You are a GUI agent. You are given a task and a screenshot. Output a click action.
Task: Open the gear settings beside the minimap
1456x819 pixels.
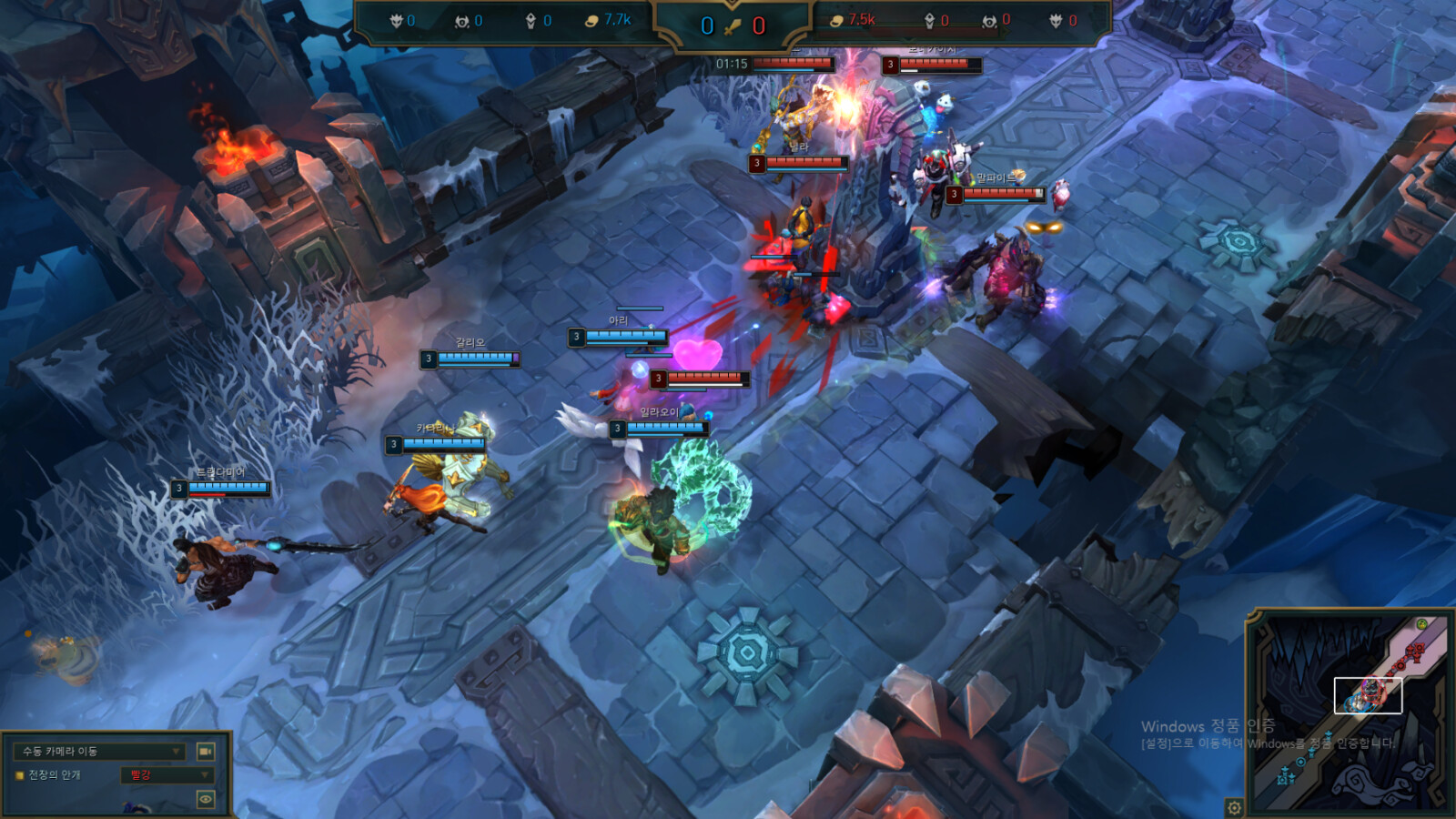pos(1234,807)
